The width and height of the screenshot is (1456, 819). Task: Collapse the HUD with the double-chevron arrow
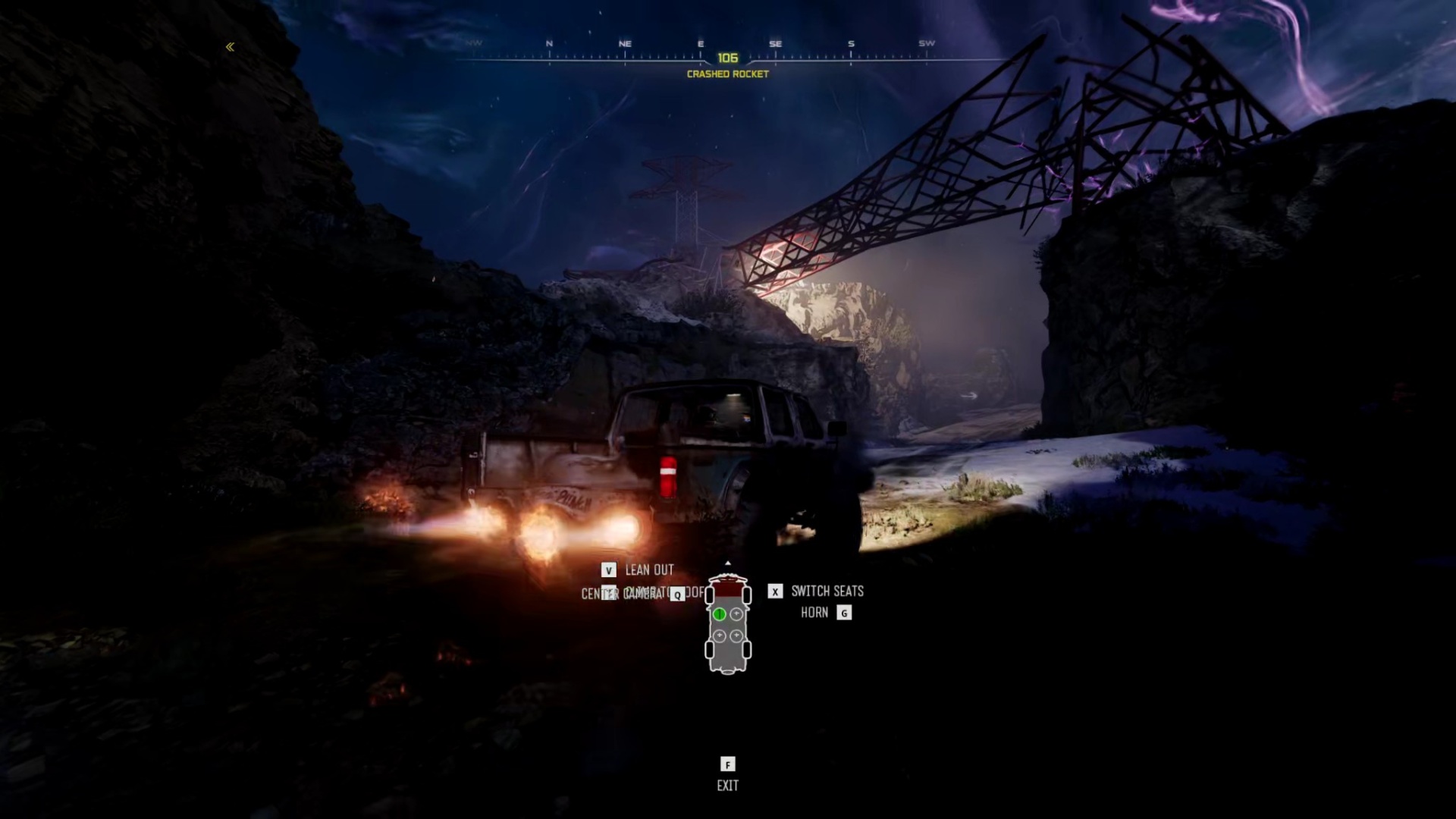coord(229,47)
